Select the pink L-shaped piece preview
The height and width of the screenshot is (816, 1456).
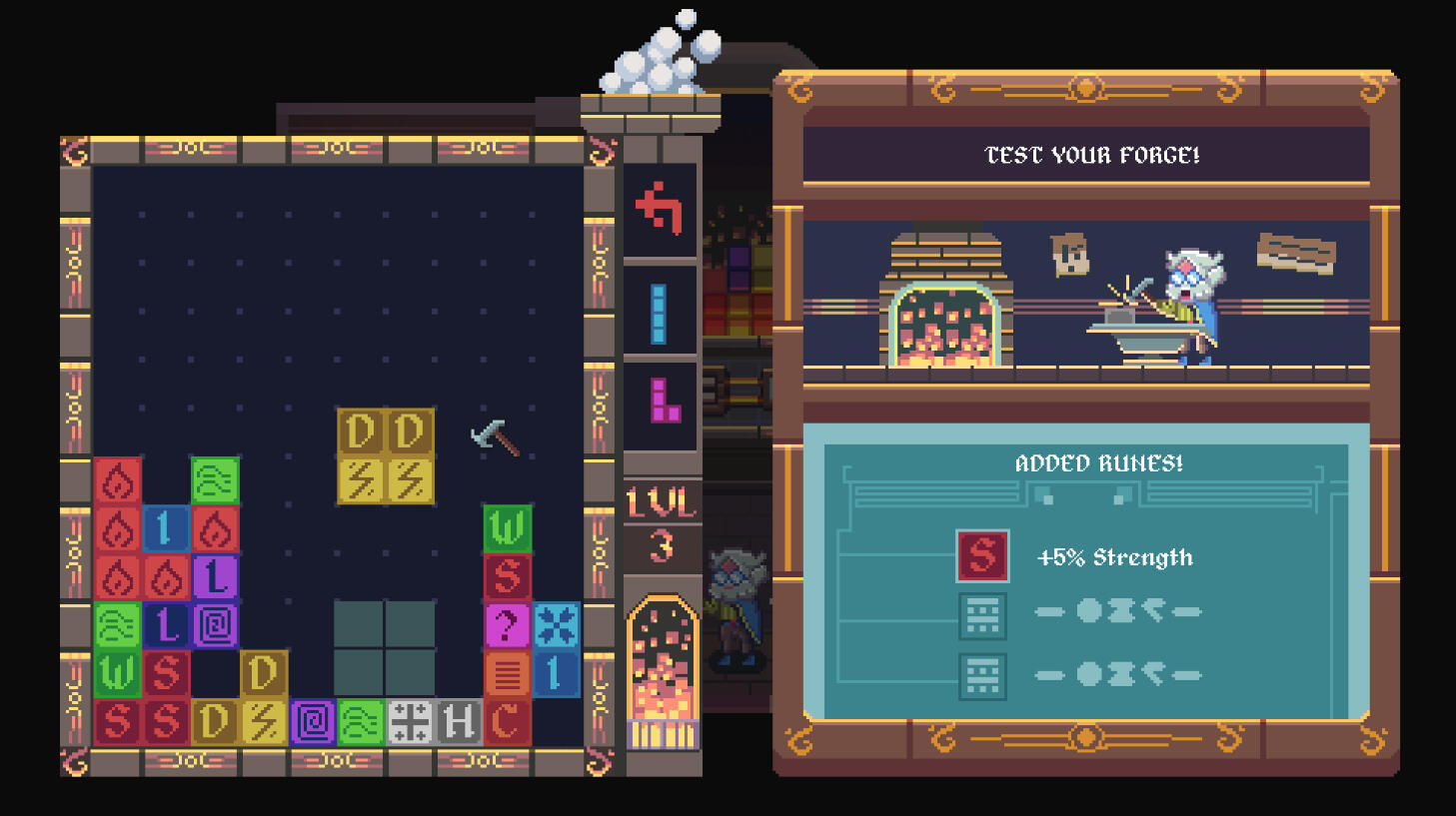click(664, 401)
